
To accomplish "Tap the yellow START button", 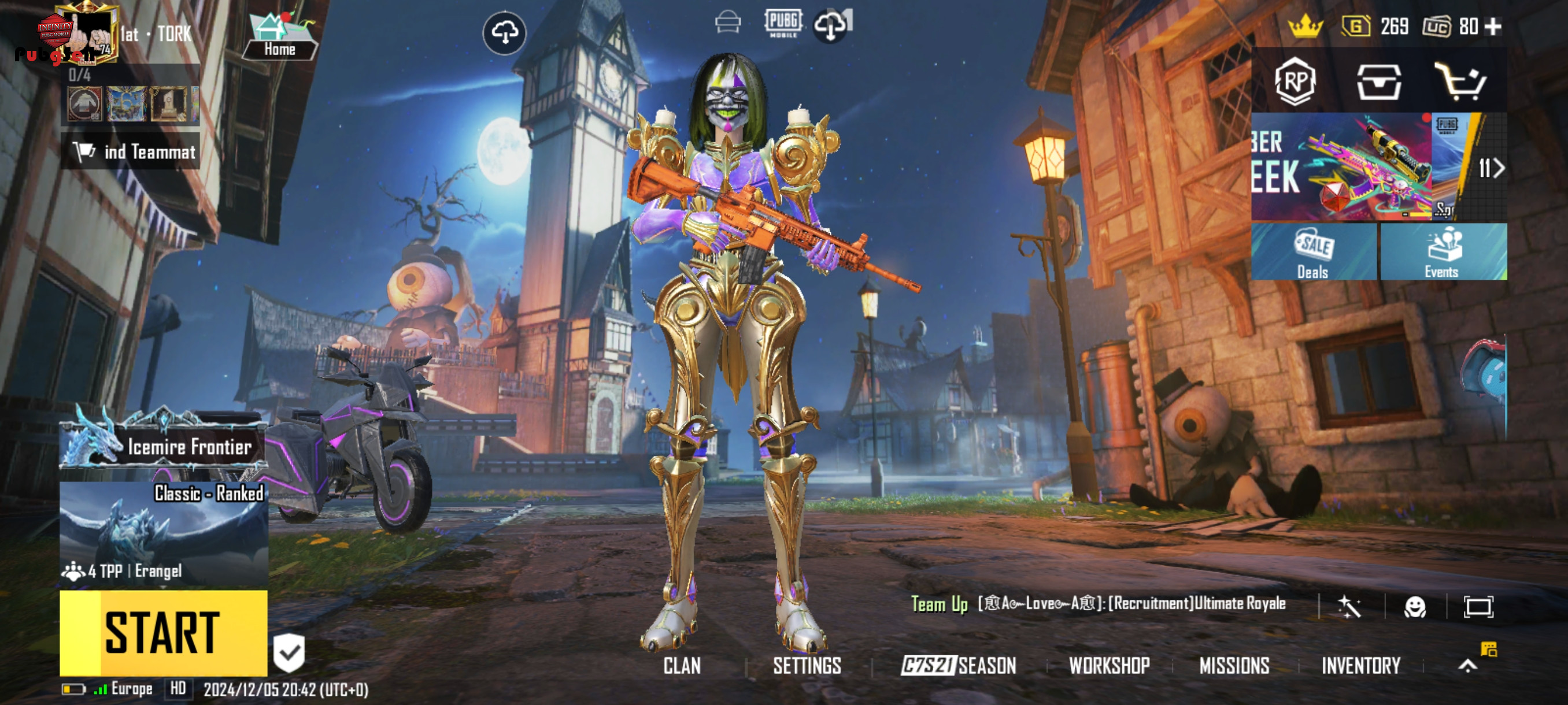I will [163, 633].
